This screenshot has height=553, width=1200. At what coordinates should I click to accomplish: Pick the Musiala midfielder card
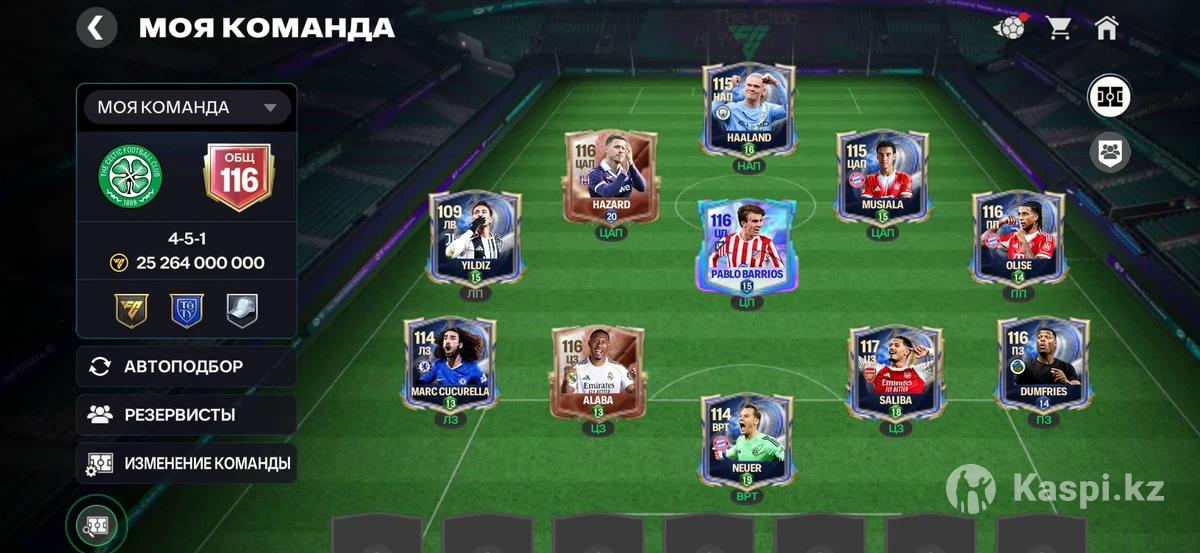(x=882, y=176)
